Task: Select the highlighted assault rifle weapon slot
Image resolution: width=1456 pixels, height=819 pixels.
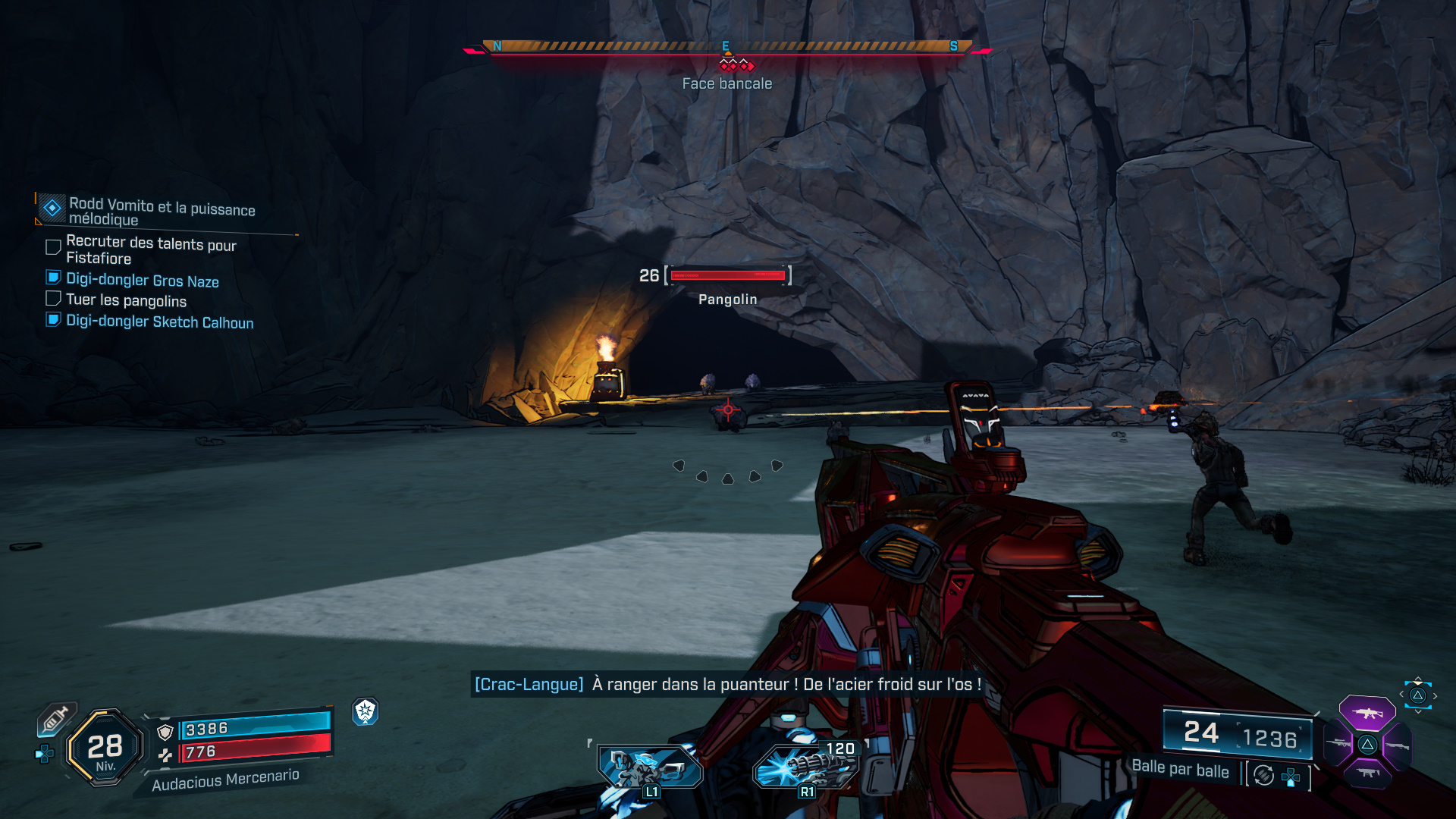Action: click(1367, 713)
